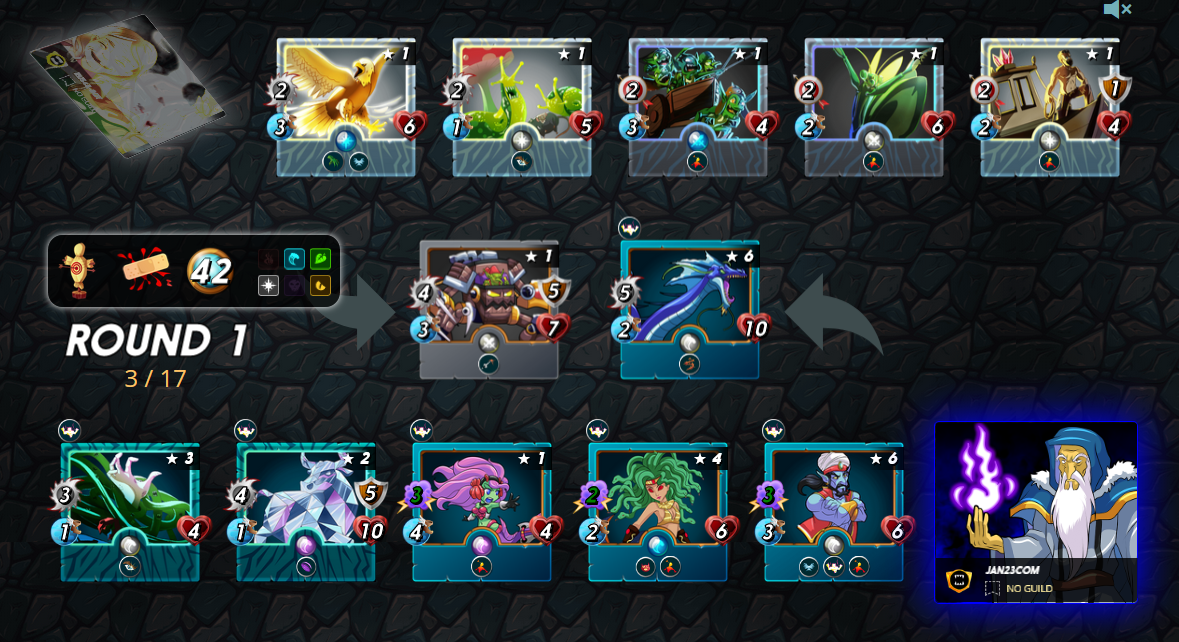Select the golden bird monster card
Screen dimensions: 1179x642
click(345, 105)
